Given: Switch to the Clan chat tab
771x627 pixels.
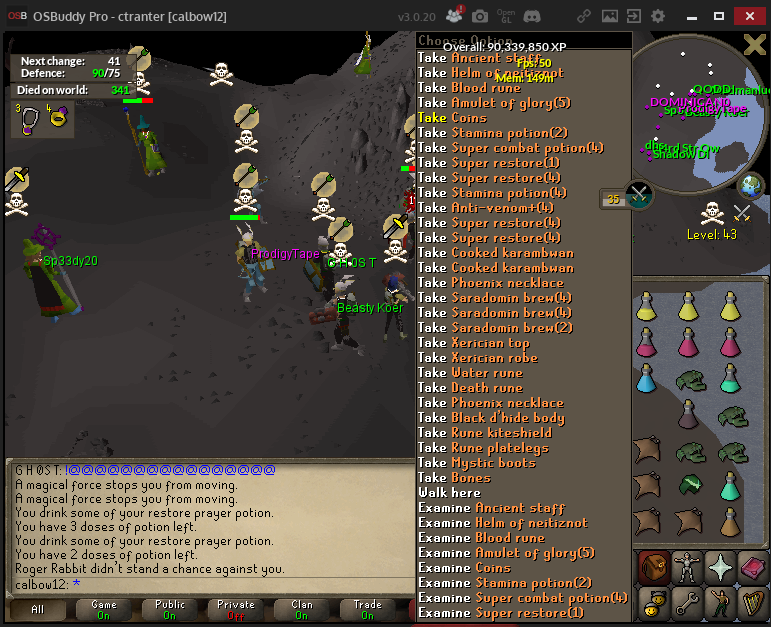Looking at the screenshot, I should (301, 609).
